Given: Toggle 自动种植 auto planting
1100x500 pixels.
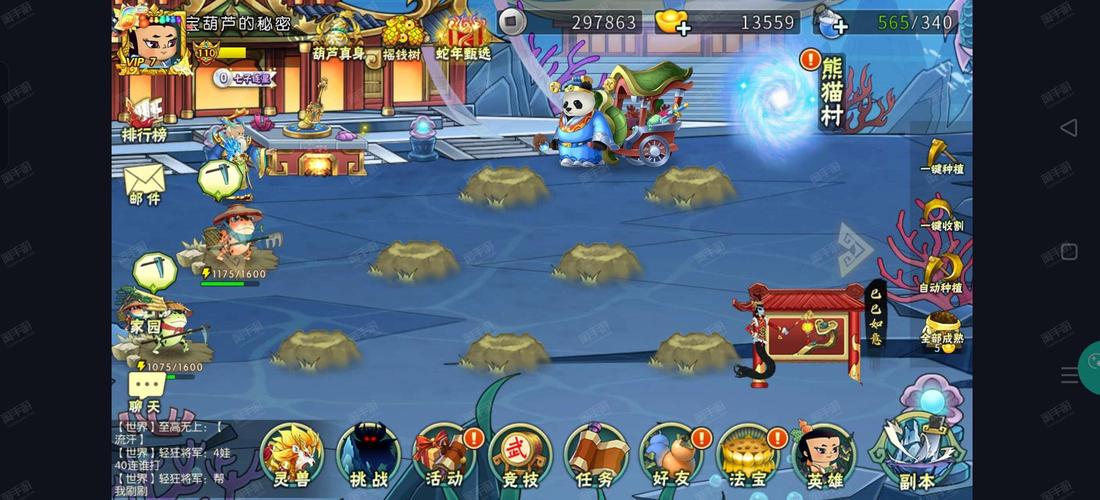Looking at the screenshot, I should tap(940, 272).
